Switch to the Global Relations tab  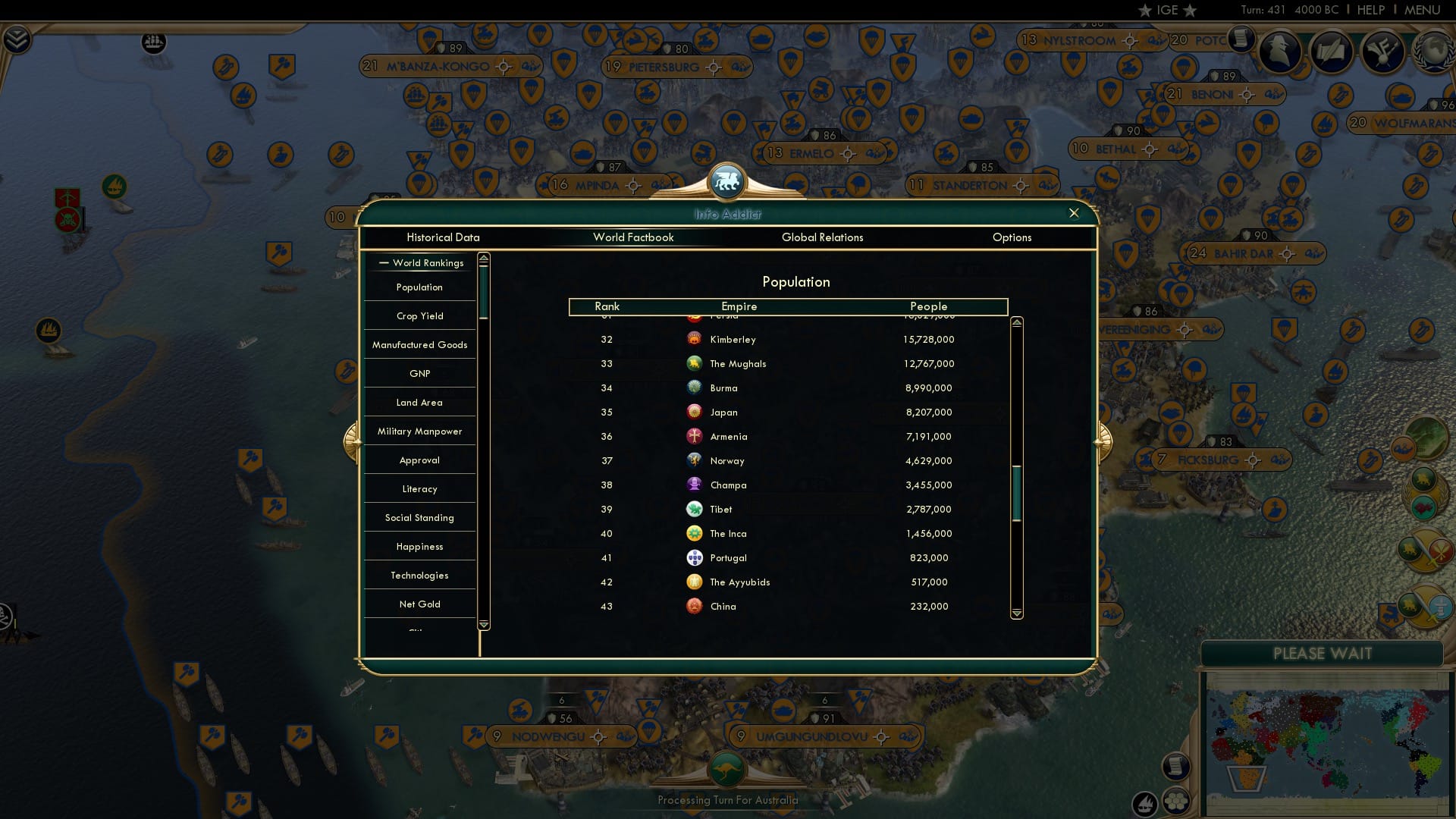click(823, 237)
